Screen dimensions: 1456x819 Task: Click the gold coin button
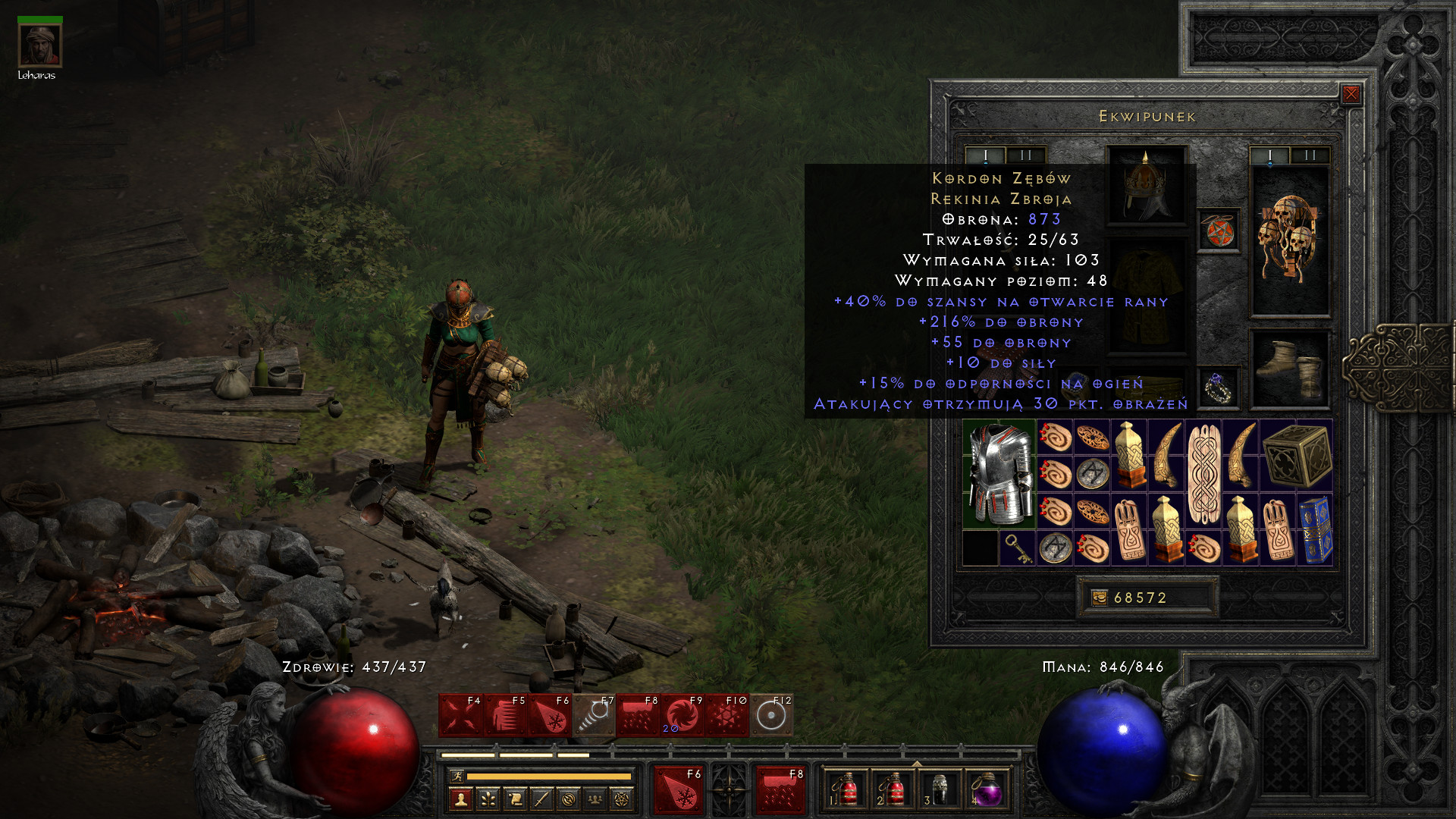(x=1099, y=598)
